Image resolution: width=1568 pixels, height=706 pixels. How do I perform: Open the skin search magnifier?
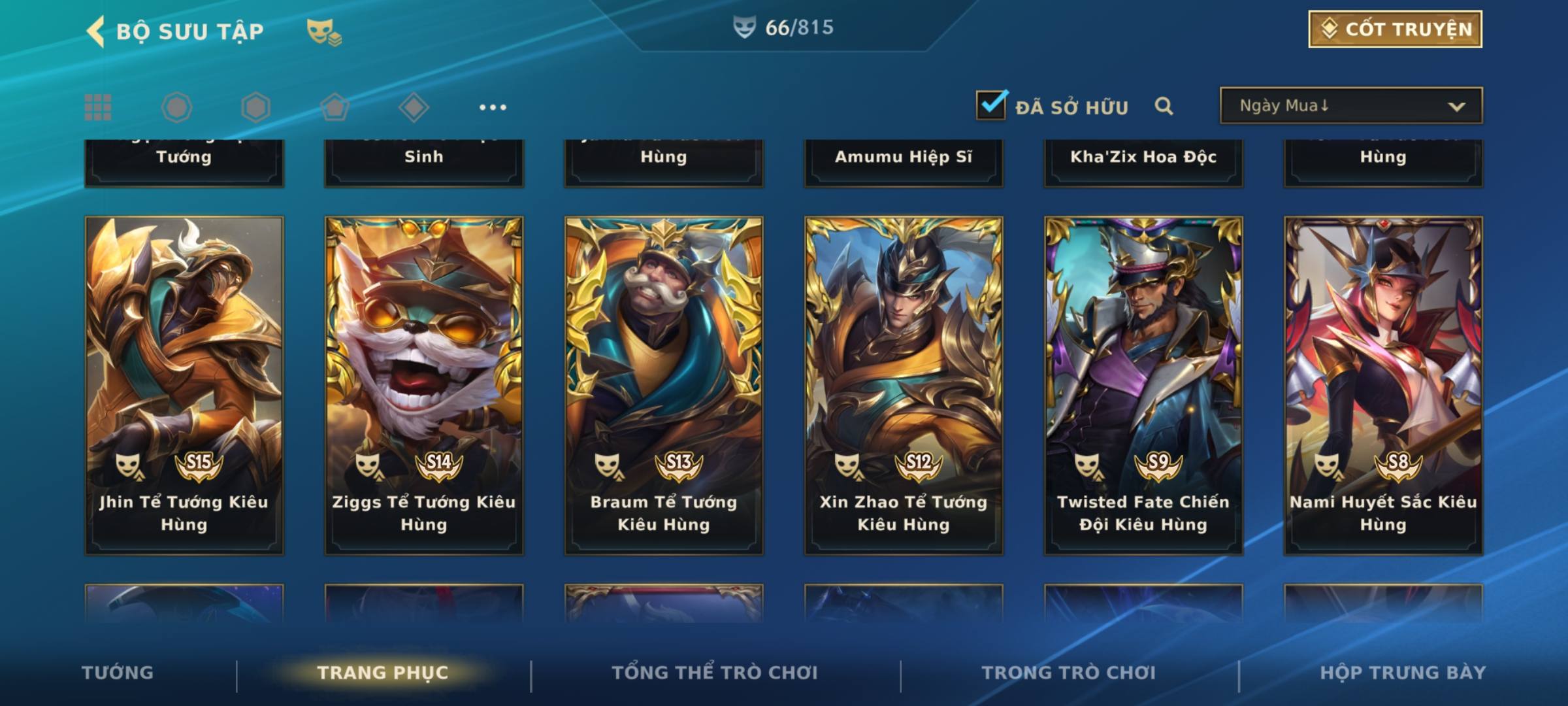1164,106
